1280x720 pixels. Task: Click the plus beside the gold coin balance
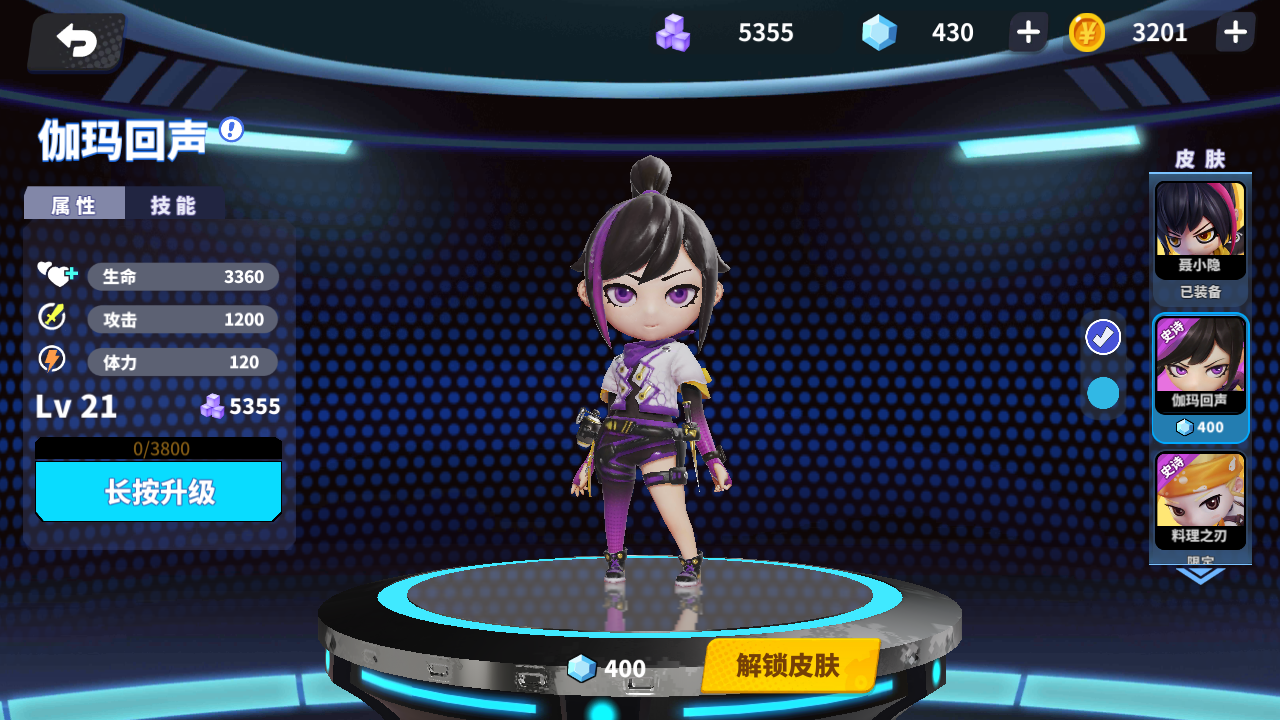click(1234, 32)
